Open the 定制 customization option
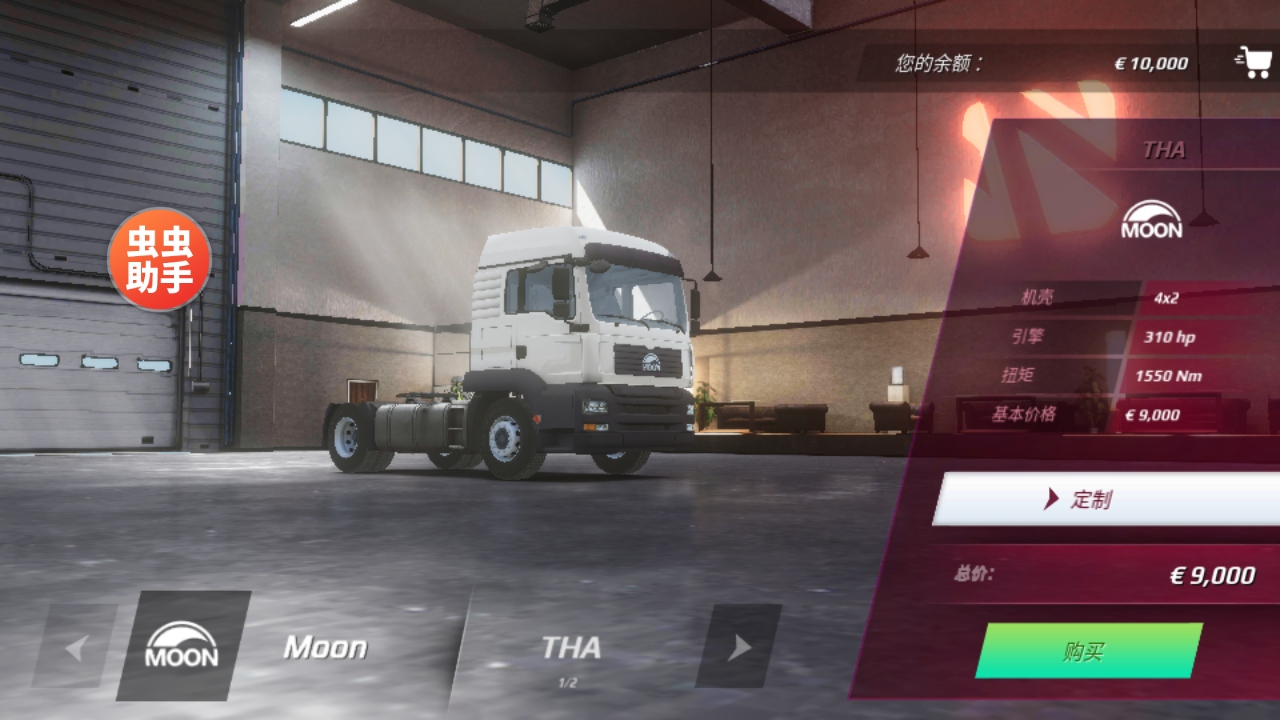Viewport: 1280px width, 720px height. 1105,499
